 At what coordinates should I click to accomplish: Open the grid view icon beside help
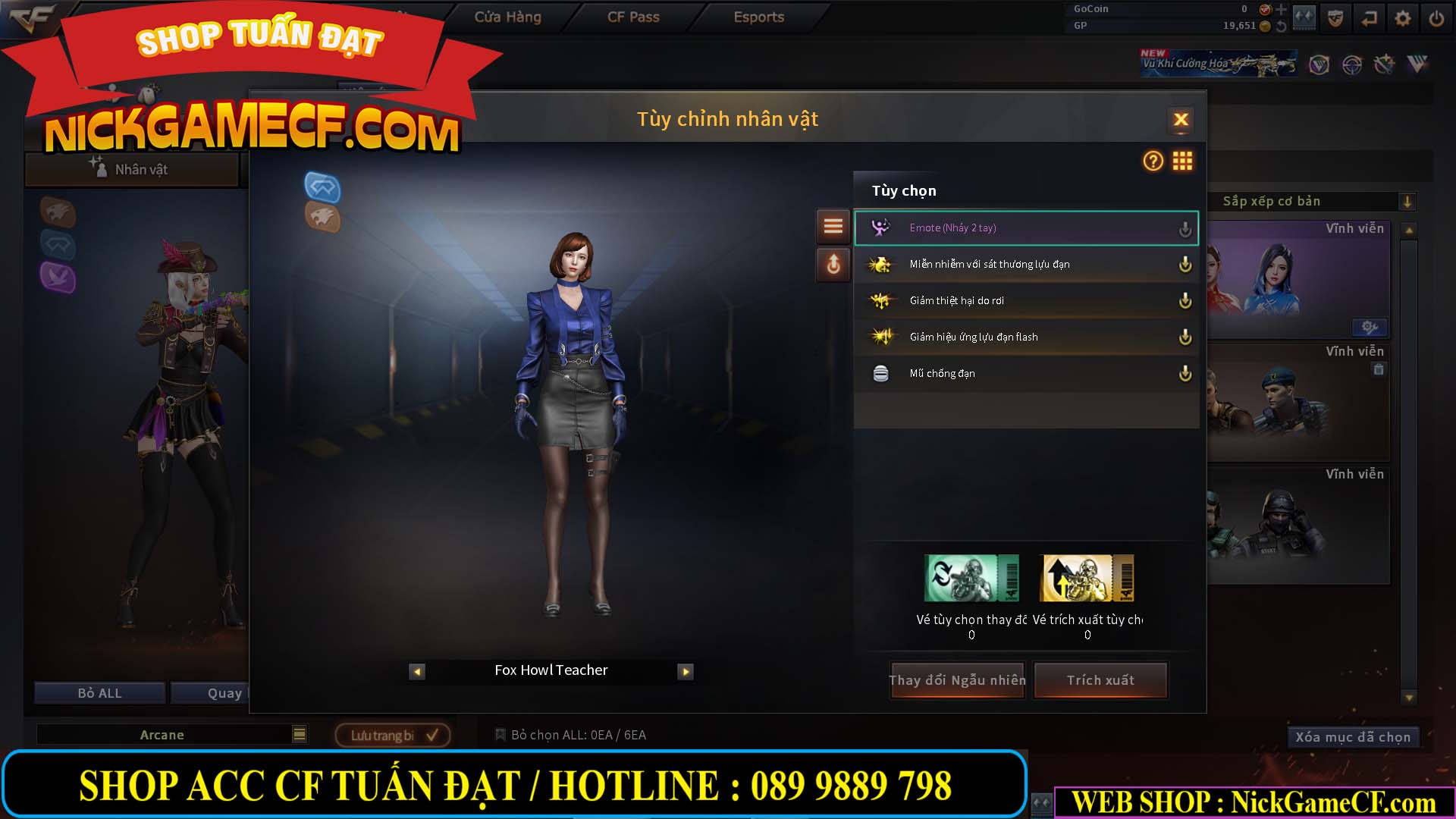point(1182,162)
